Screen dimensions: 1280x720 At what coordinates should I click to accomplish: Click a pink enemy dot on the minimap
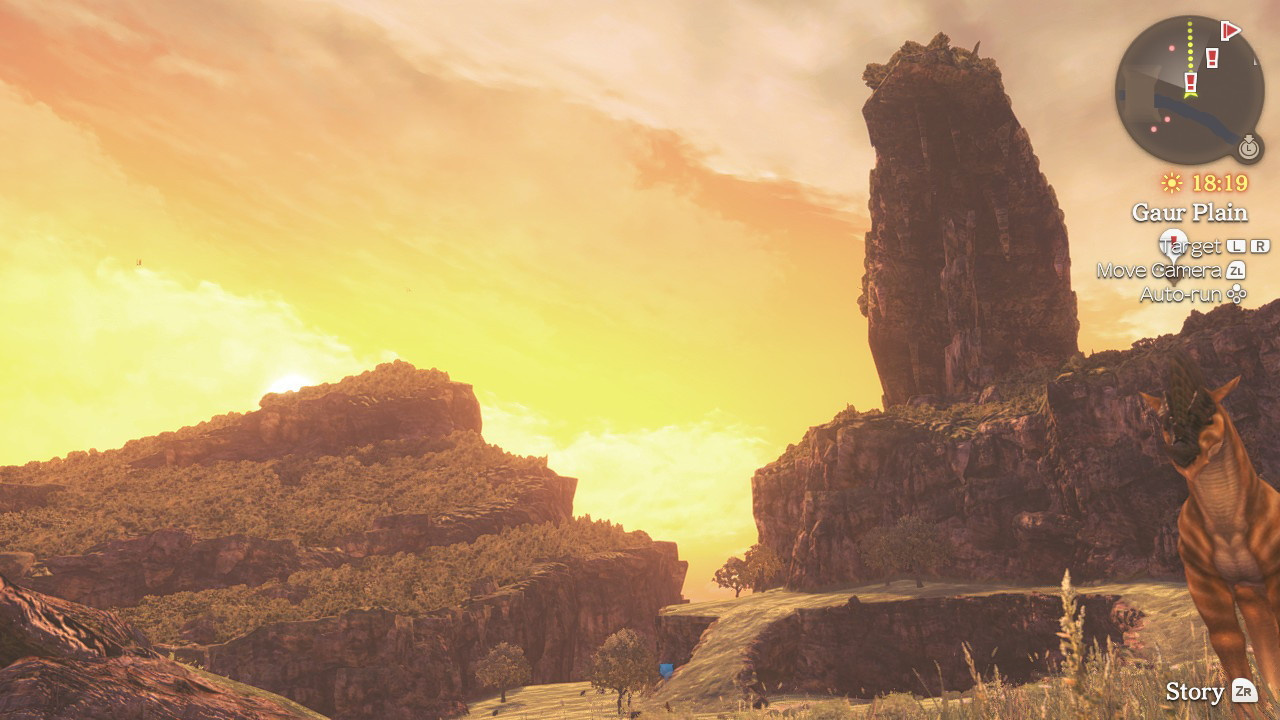1171,47
